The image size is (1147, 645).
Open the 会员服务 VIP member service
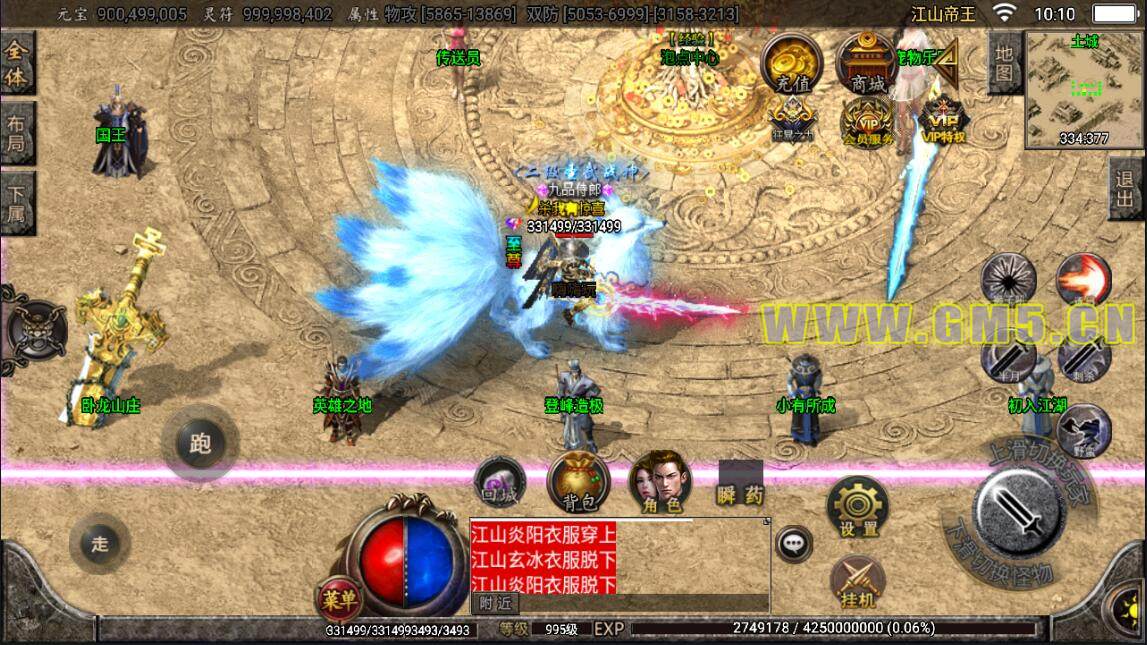tap(867, 122)
